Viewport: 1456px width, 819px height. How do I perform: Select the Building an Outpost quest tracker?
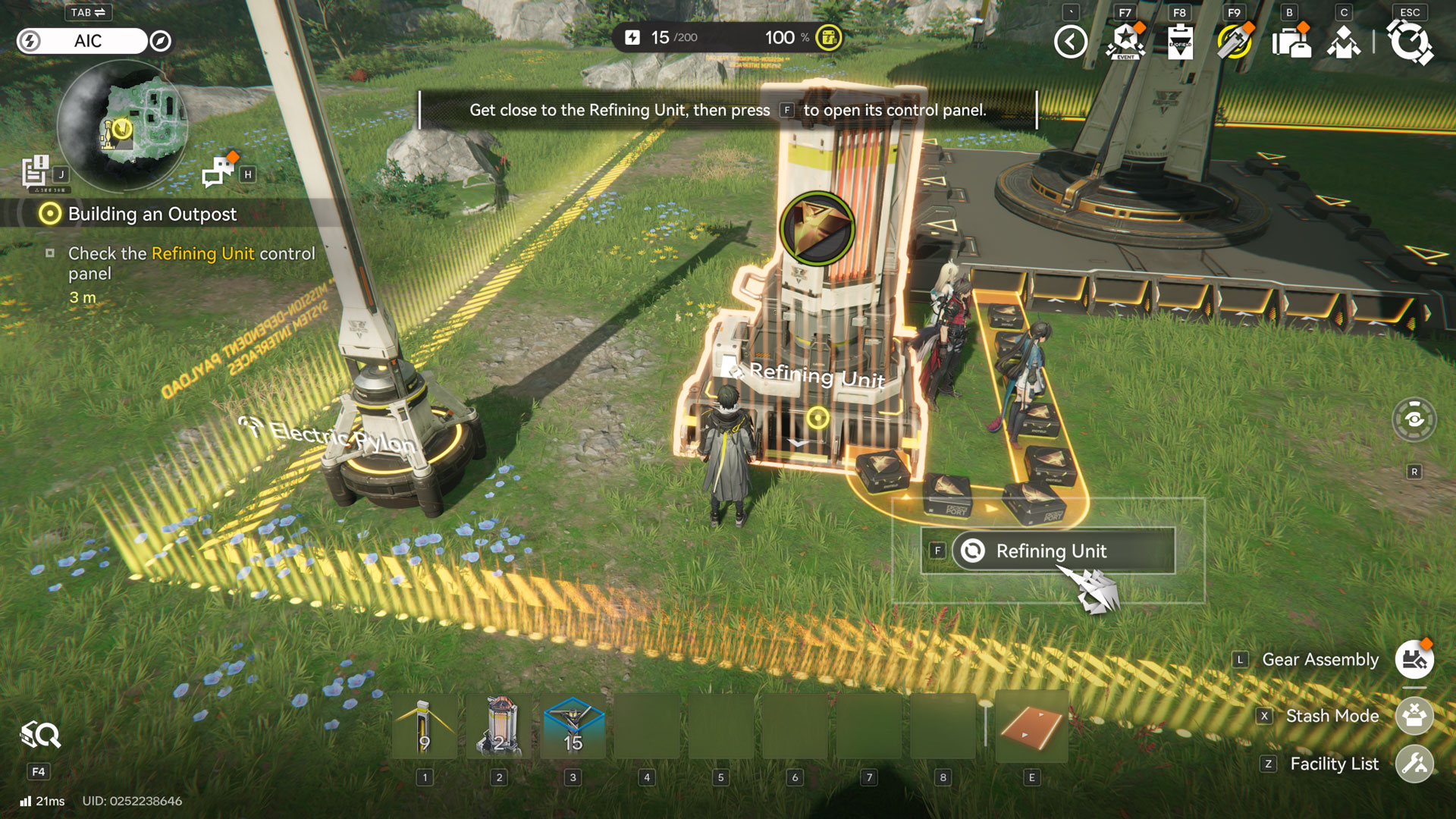(152, 215)
